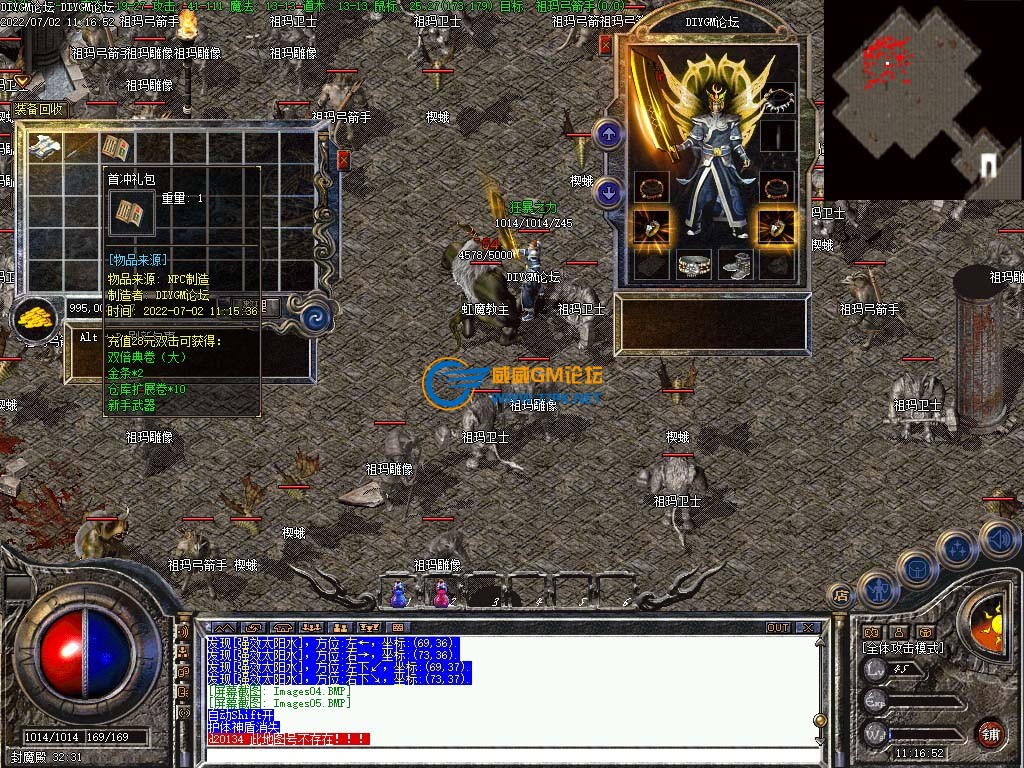Image resolution: width=1024 pixels, height=768 pixels.
Task: Click the OUT button above chat
Action: 778,628
